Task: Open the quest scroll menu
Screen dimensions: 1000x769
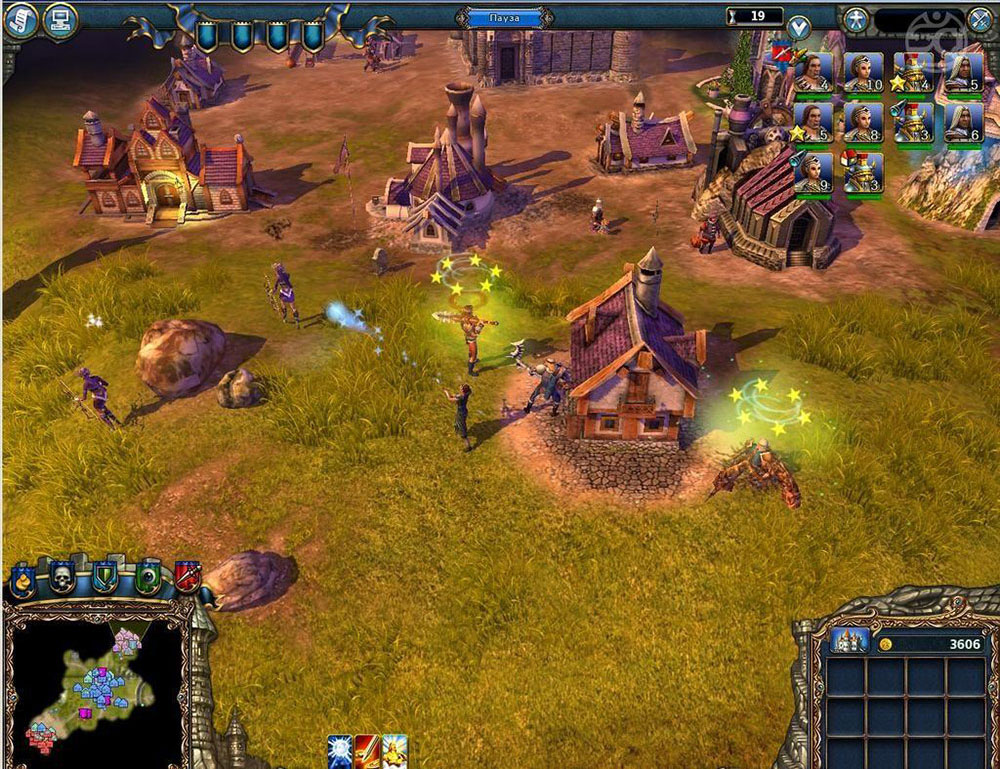Action: pos(19,20)
